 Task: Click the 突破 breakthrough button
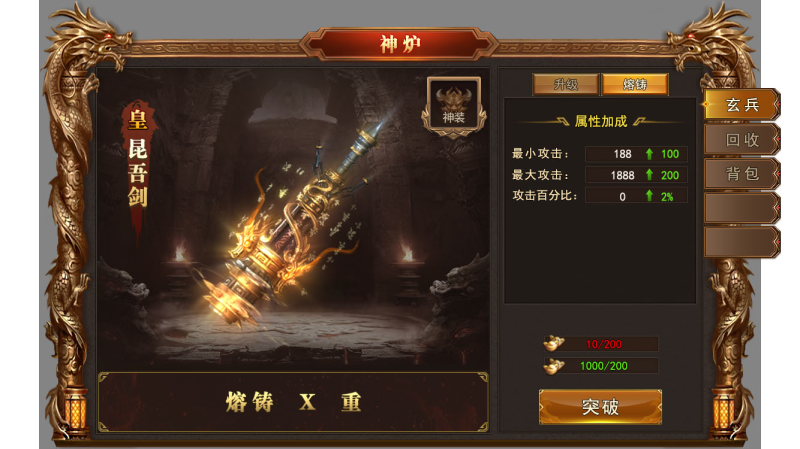coord(600,407)
